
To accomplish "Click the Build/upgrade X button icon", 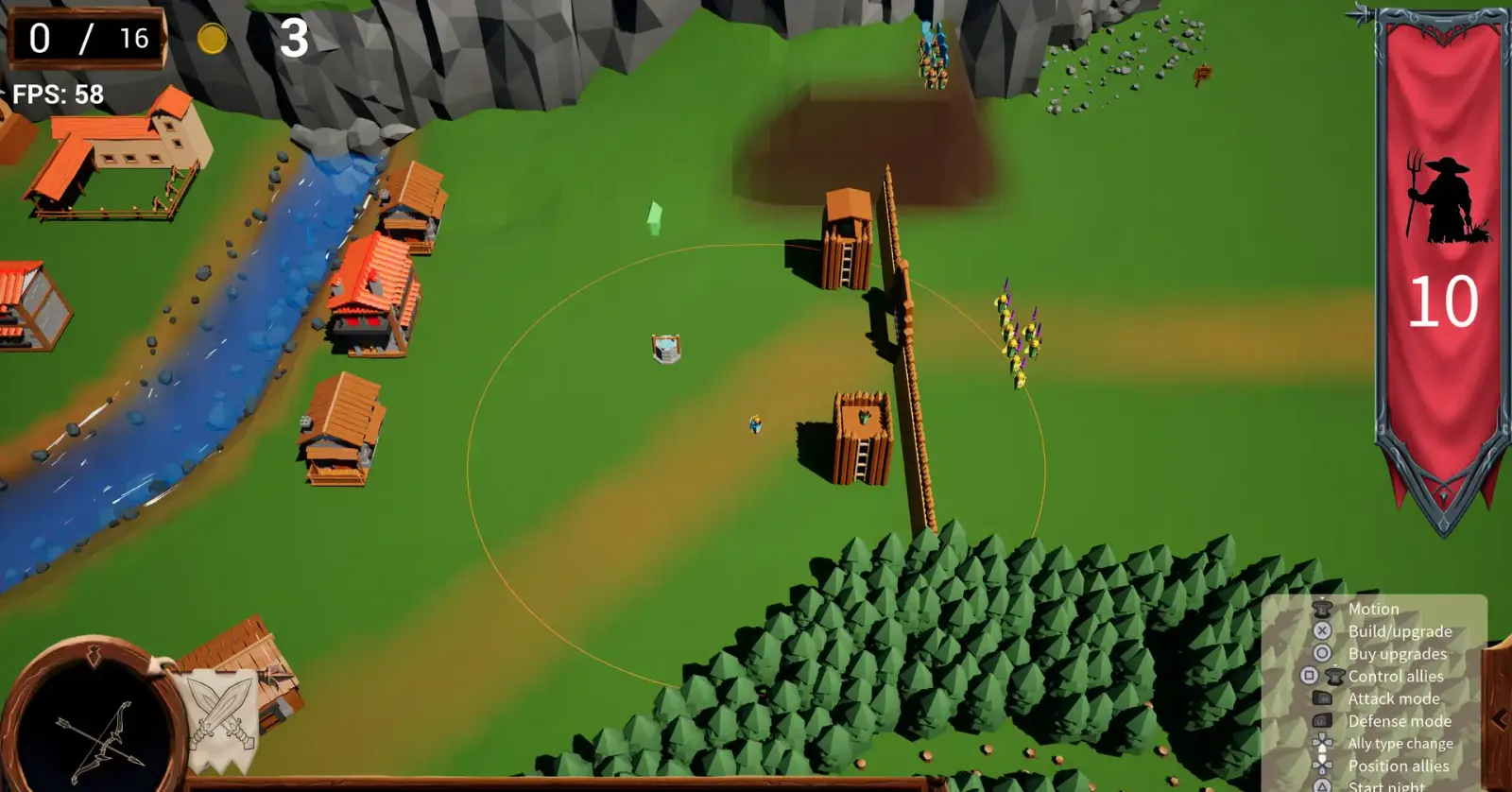I will [1320, 630].
